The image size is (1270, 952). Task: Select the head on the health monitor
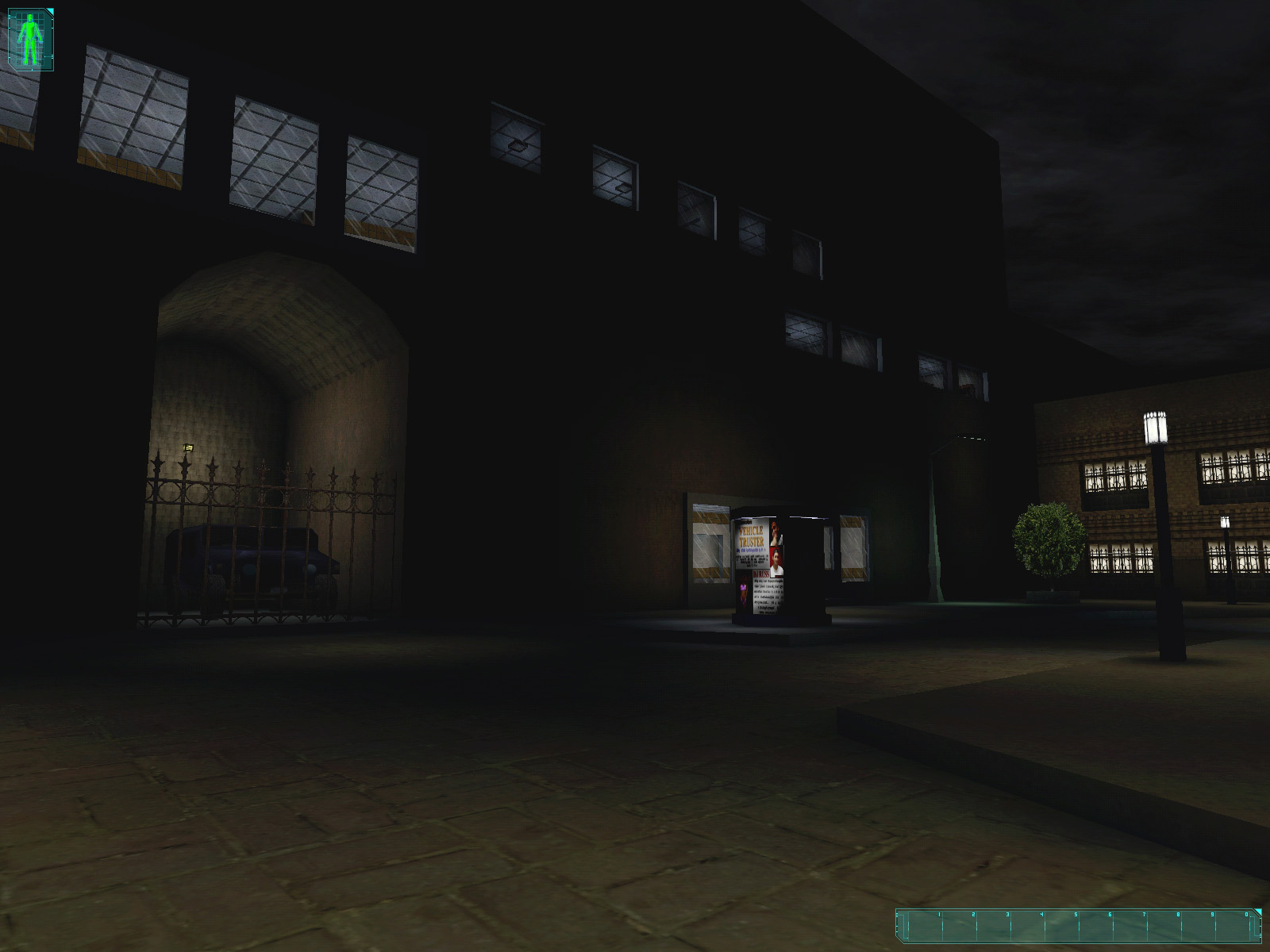click(30, 17)
